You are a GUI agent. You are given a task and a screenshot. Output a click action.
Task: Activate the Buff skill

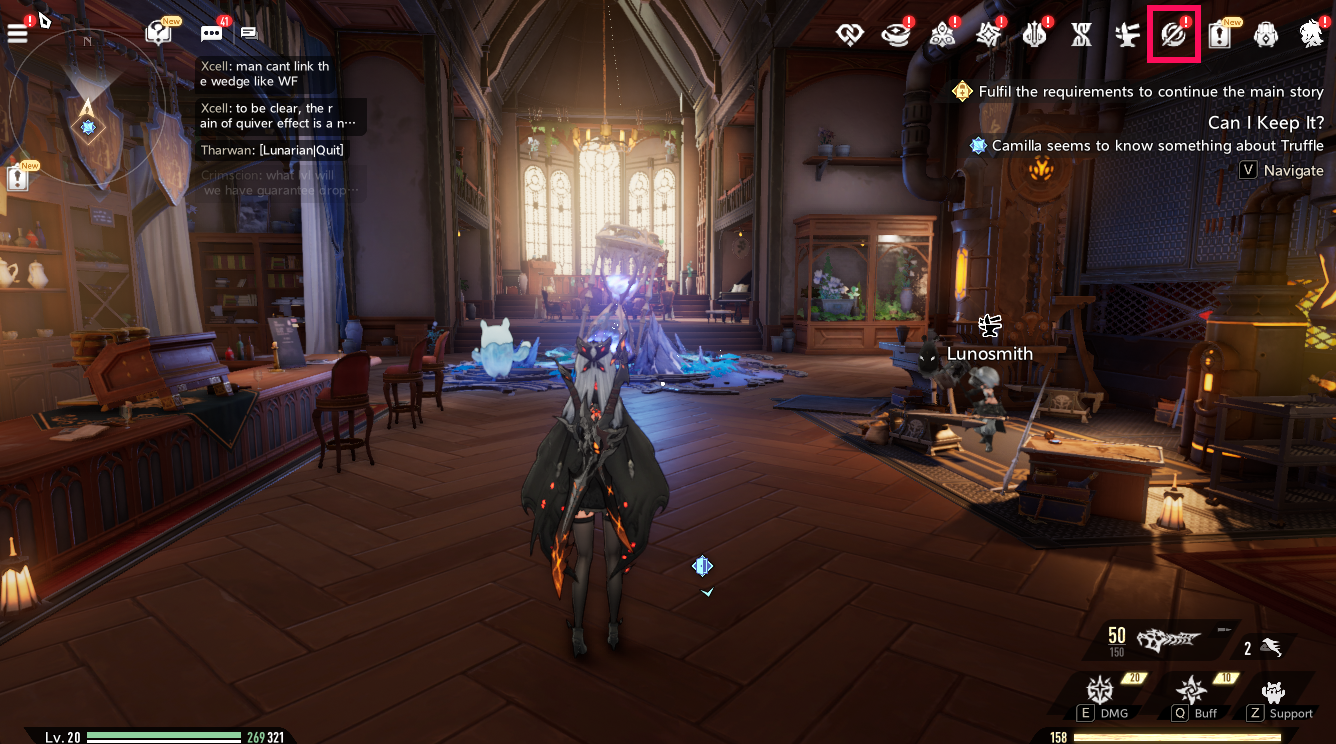pyautogui.click(x=1192, y=691)
